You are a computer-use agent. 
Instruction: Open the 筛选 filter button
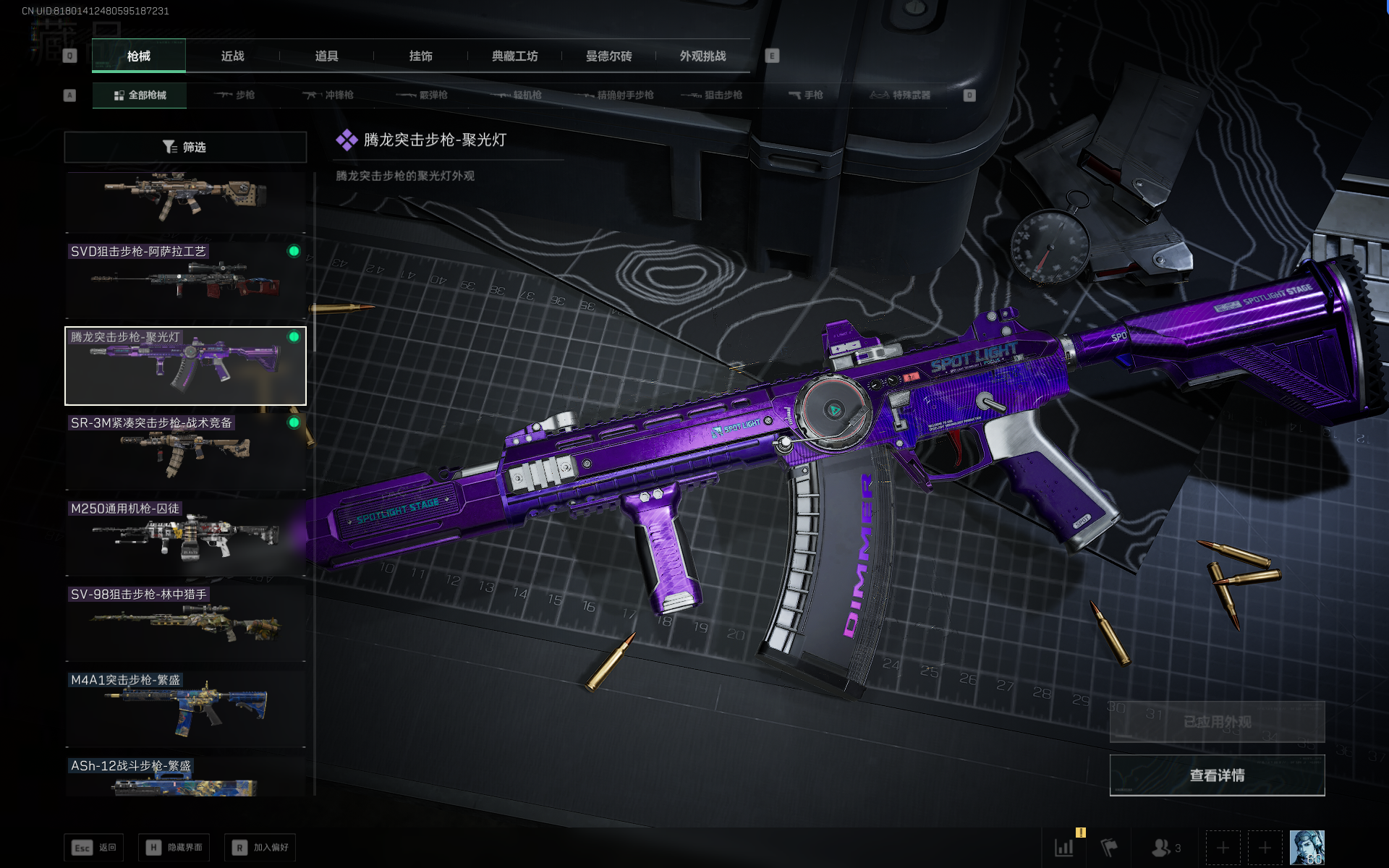click(x=185, y=147)
